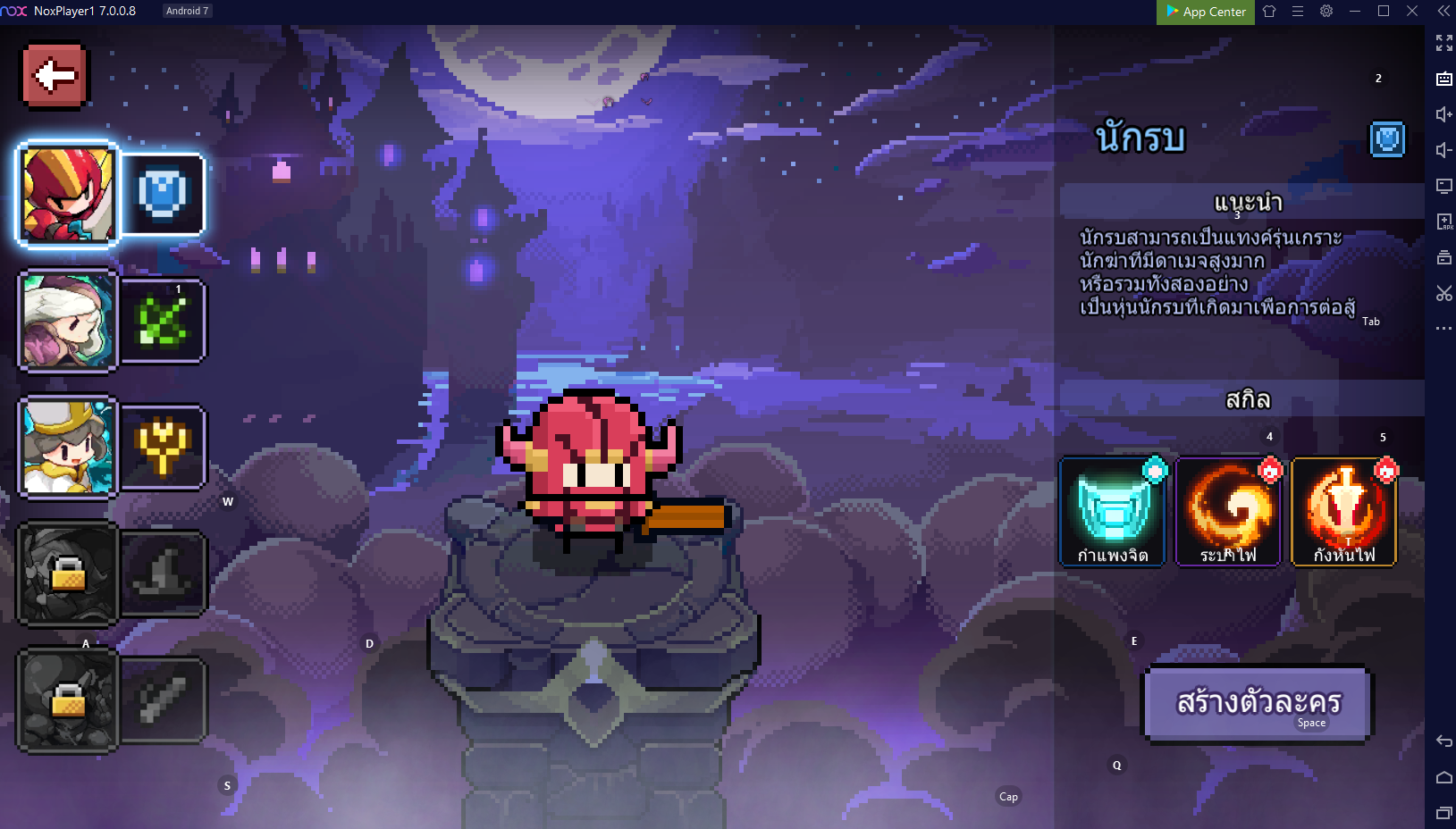Image resolution: width=1456 pixels, height=829 pixels.
Task: Toggle the blue shield badge beside นักรบ title
Action: click(x=1387, y=139)
